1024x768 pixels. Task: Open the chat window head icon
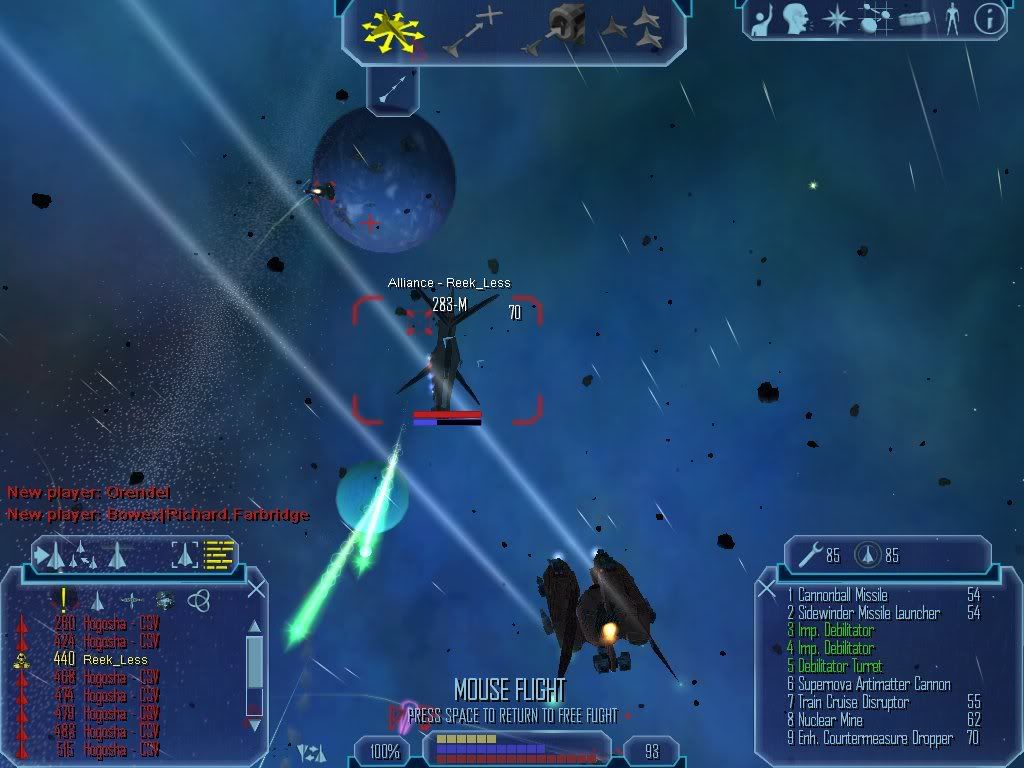(x=796, y=18)
